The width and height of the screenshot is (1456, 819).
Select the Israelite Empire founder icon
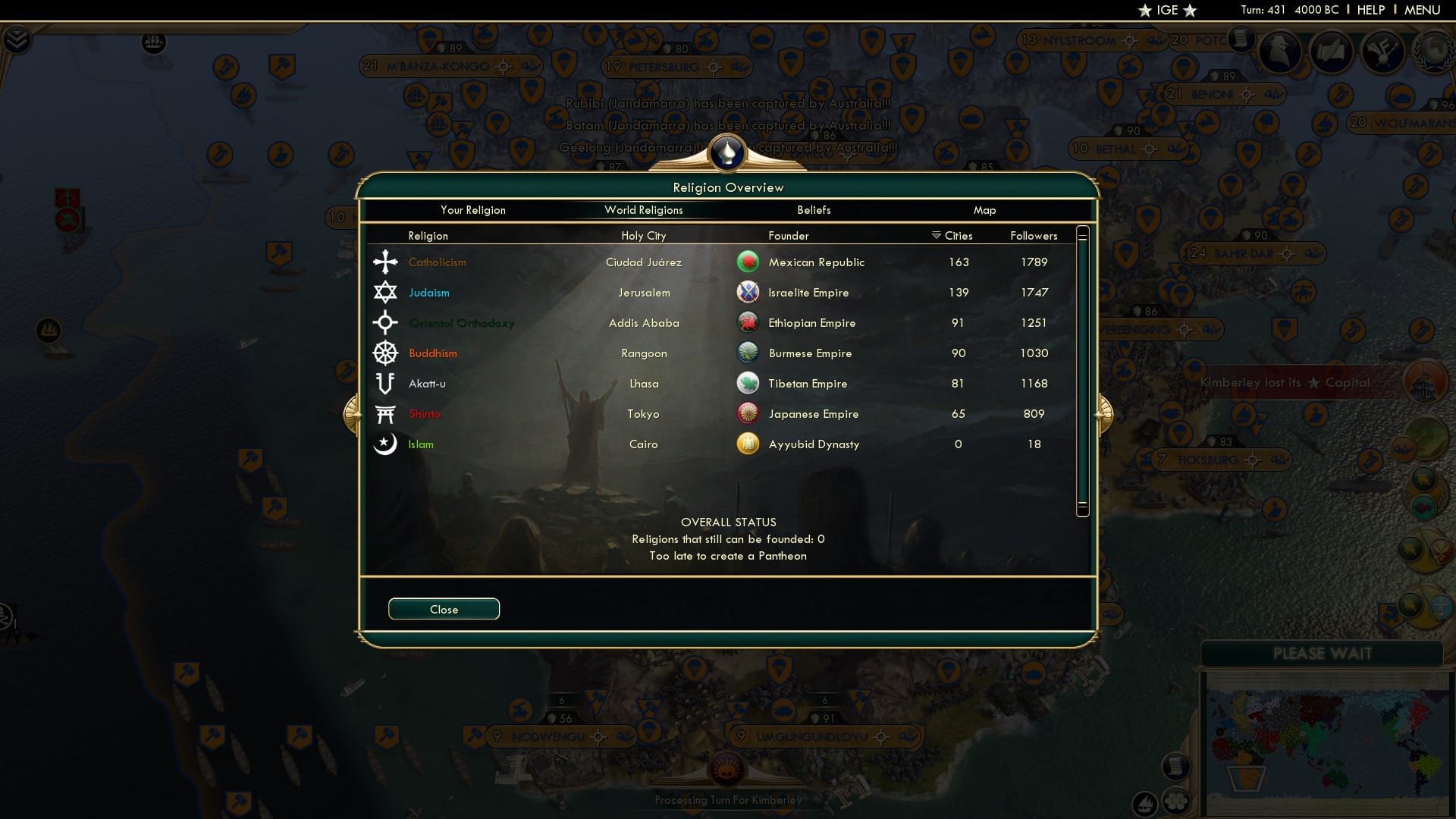[748, 292]
